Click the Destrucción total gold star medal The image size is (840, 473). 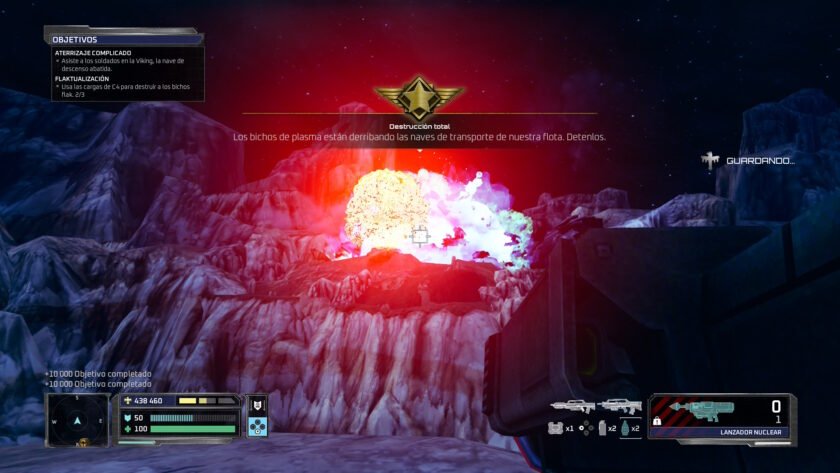tap(419, 99)
